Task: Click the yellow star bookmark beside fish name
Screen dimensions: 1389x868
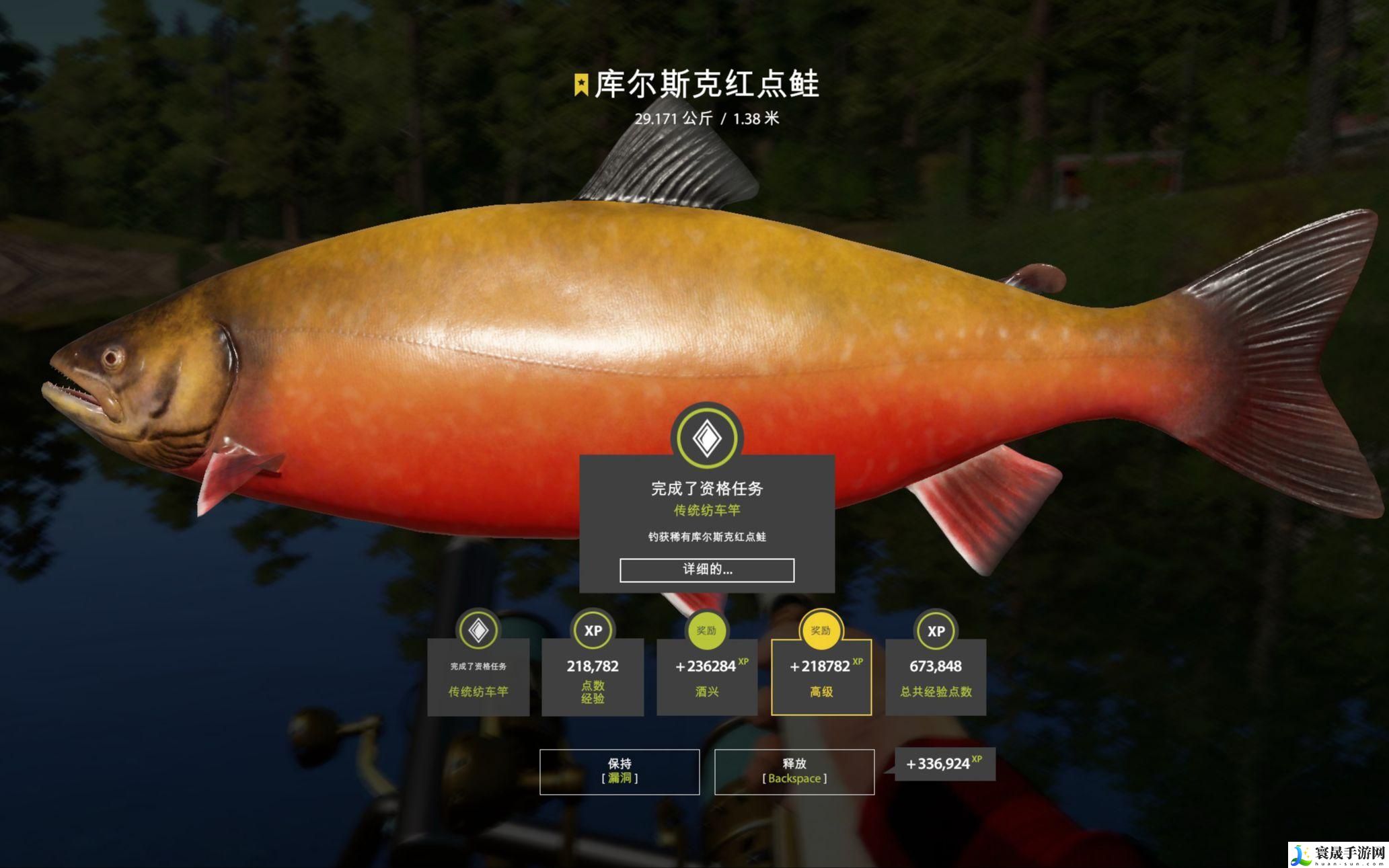Action: pyautogui.click(x=581, y=85)
